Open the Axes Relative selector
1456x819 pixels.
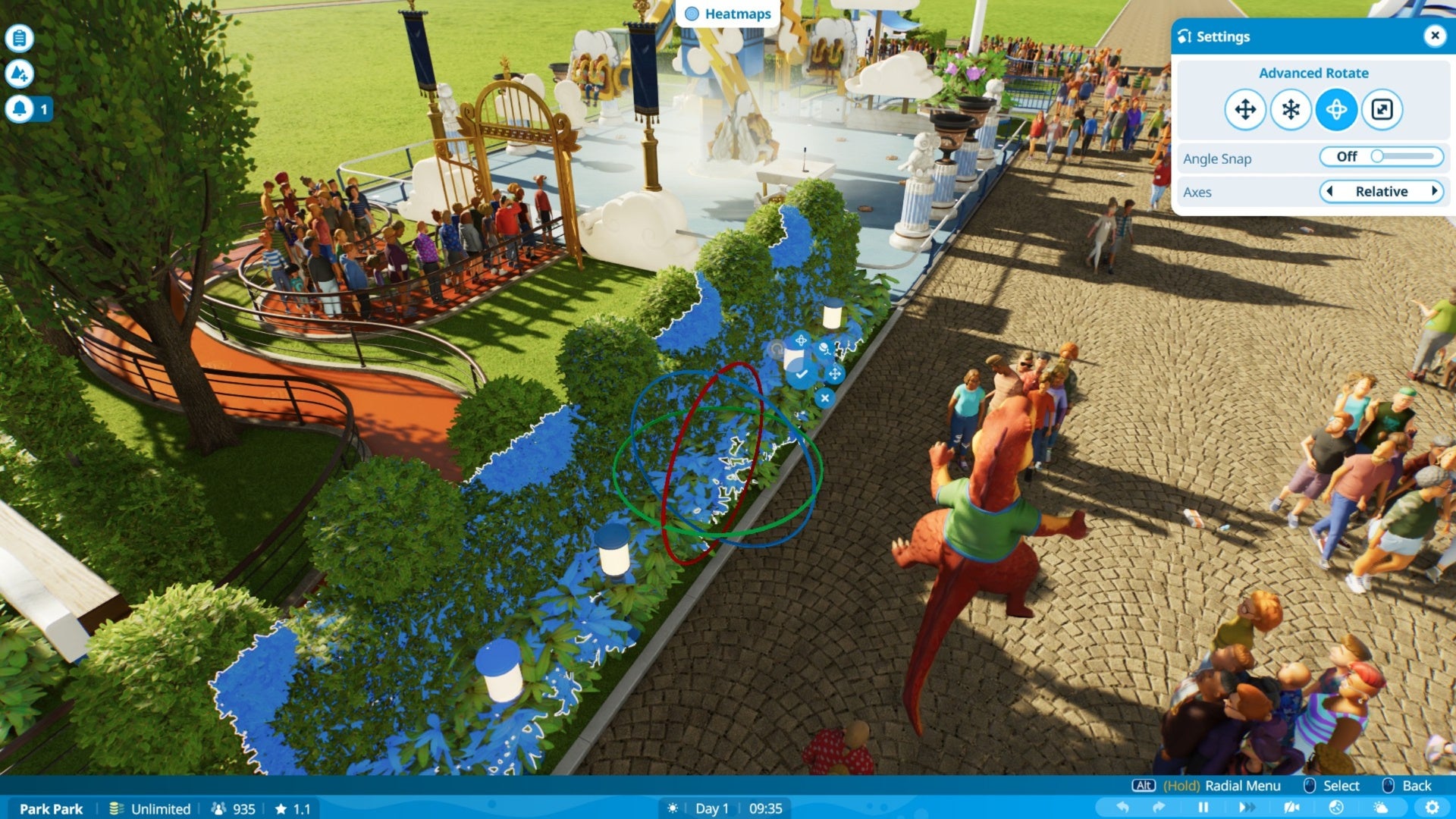[1382, 191]
